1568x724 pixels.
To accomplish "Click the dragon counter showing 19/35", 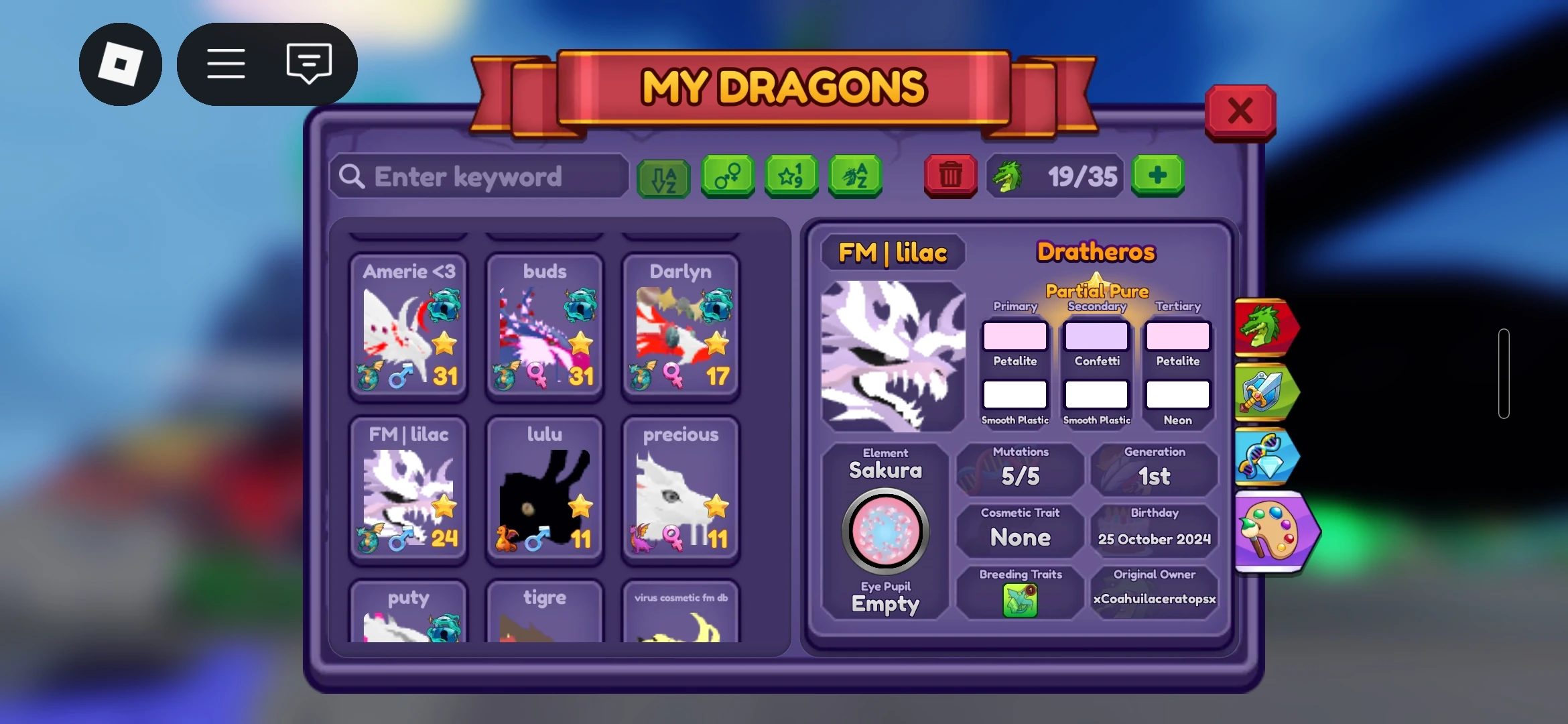I will pyautogui.click(x=1054, y=176).
